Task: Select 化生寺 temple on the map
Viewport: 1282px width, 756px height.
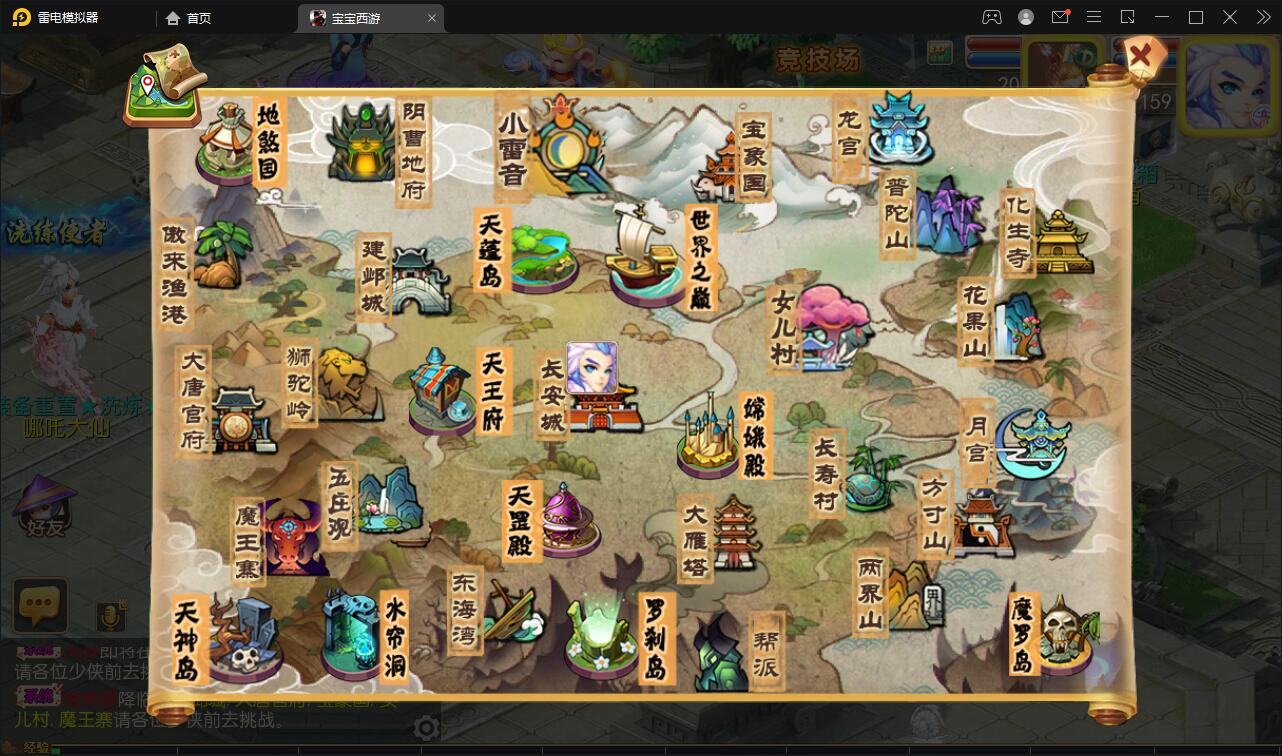Action: [1062, 241]
